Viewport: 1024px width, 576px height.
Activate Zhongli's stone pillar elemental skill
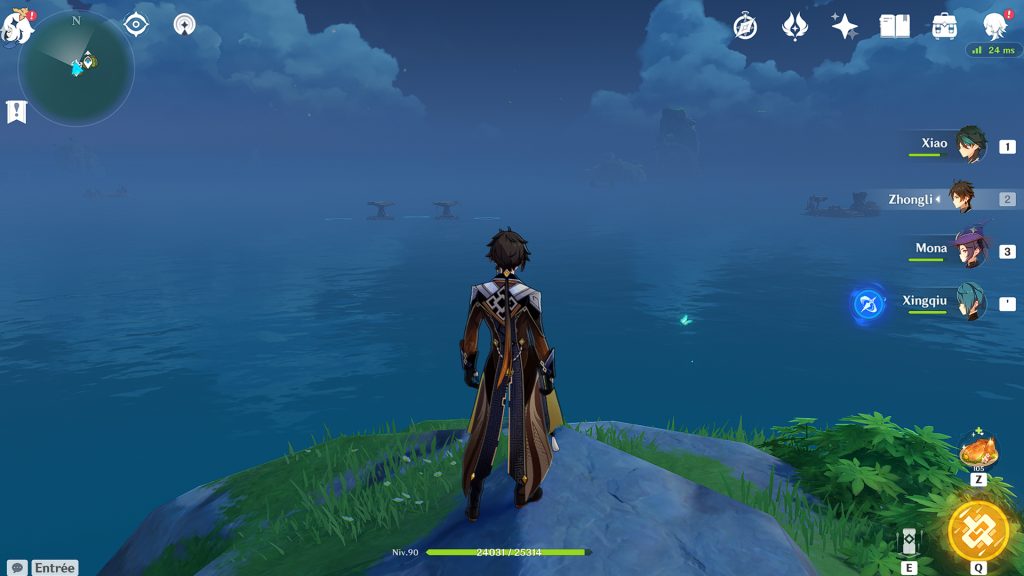pyautogui.click(x=909, y=540)
